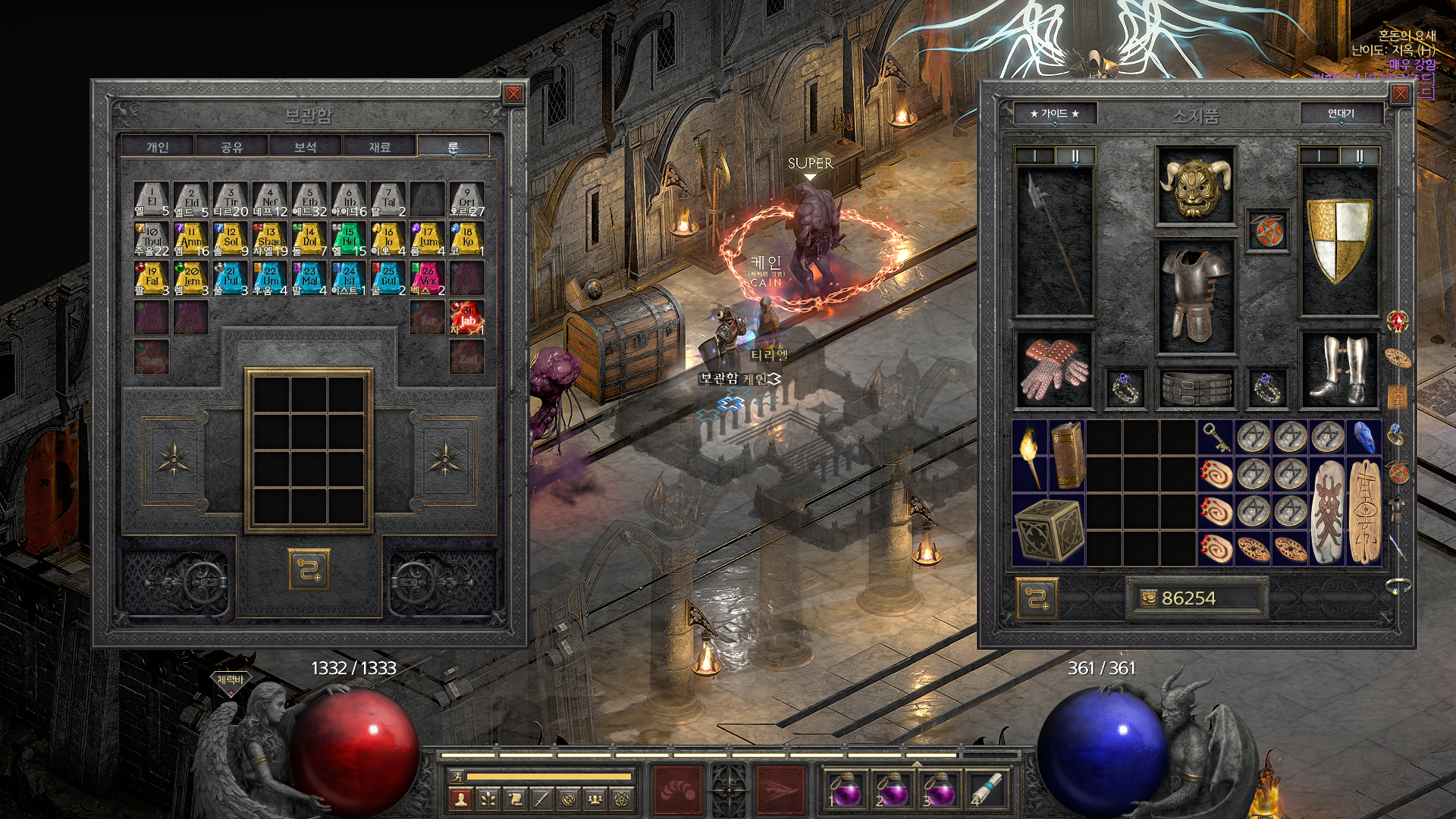Screen dimensions: 1456x819
Task: Click the stash transmute button
Action: pos(309,570)
